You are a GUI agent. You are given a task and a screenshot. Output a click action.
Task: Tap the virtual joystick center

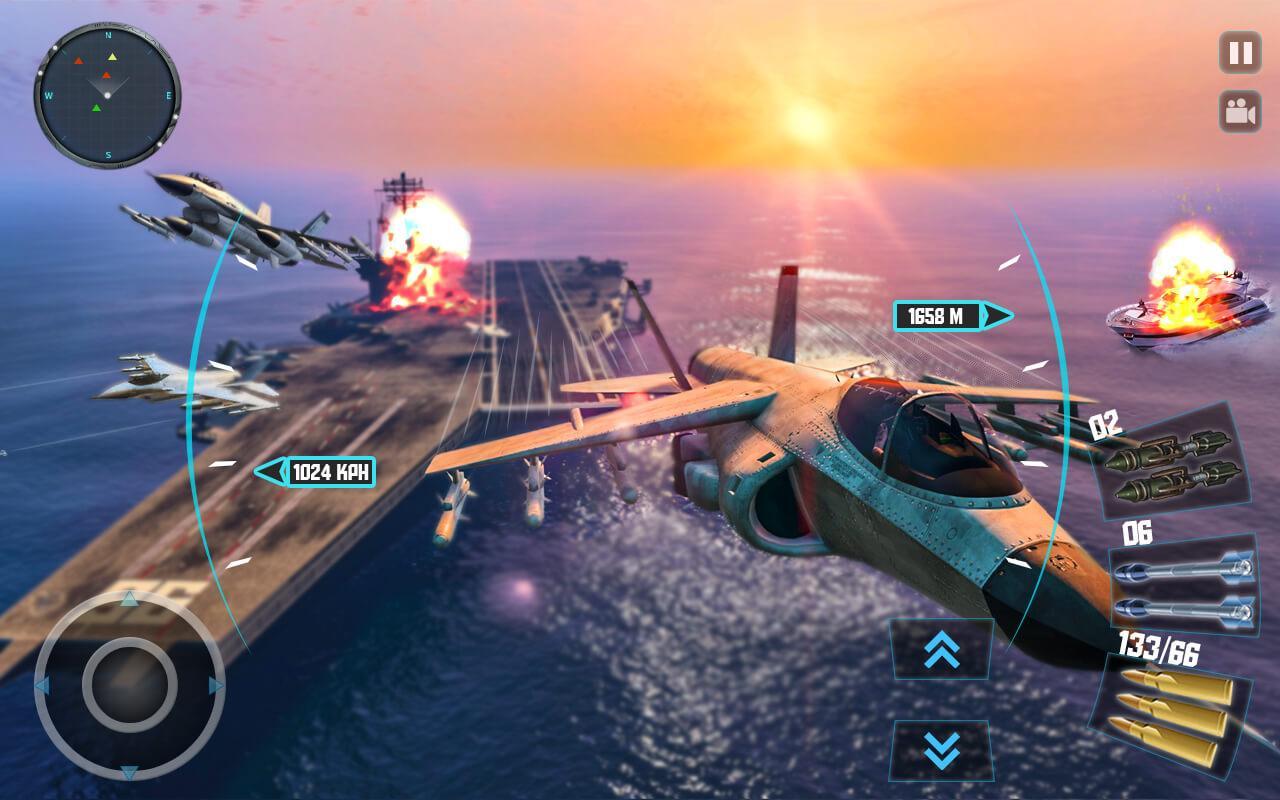[x=129, y=685]
